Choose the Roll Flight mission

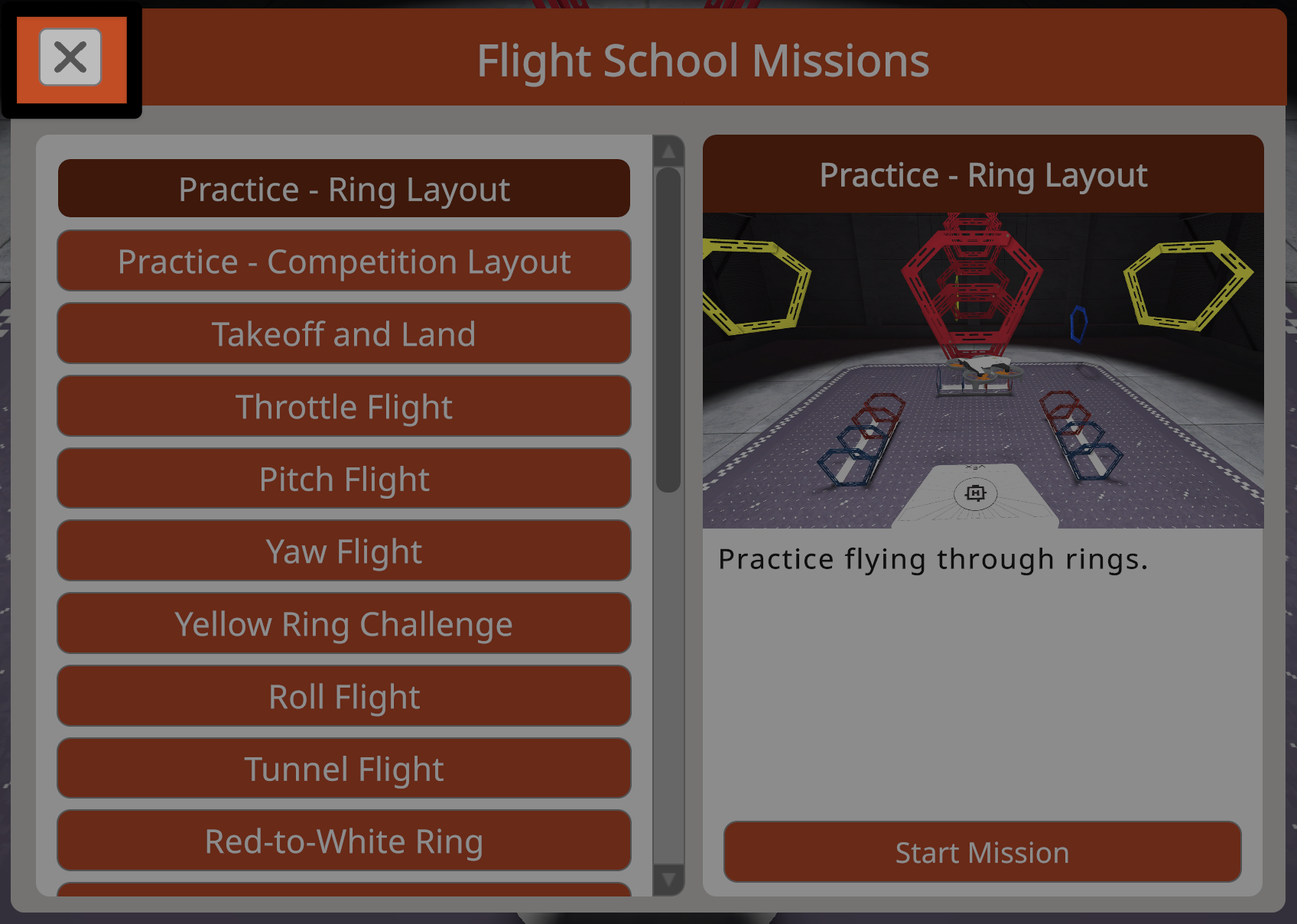pyautogui.click(x=343, y=696)
